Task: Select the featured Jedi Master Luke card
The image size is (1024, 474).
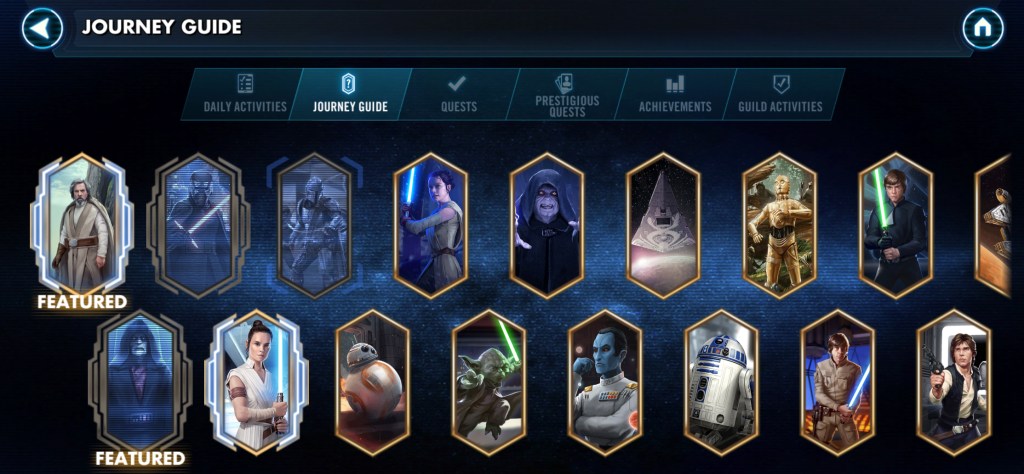Action: 82,223
